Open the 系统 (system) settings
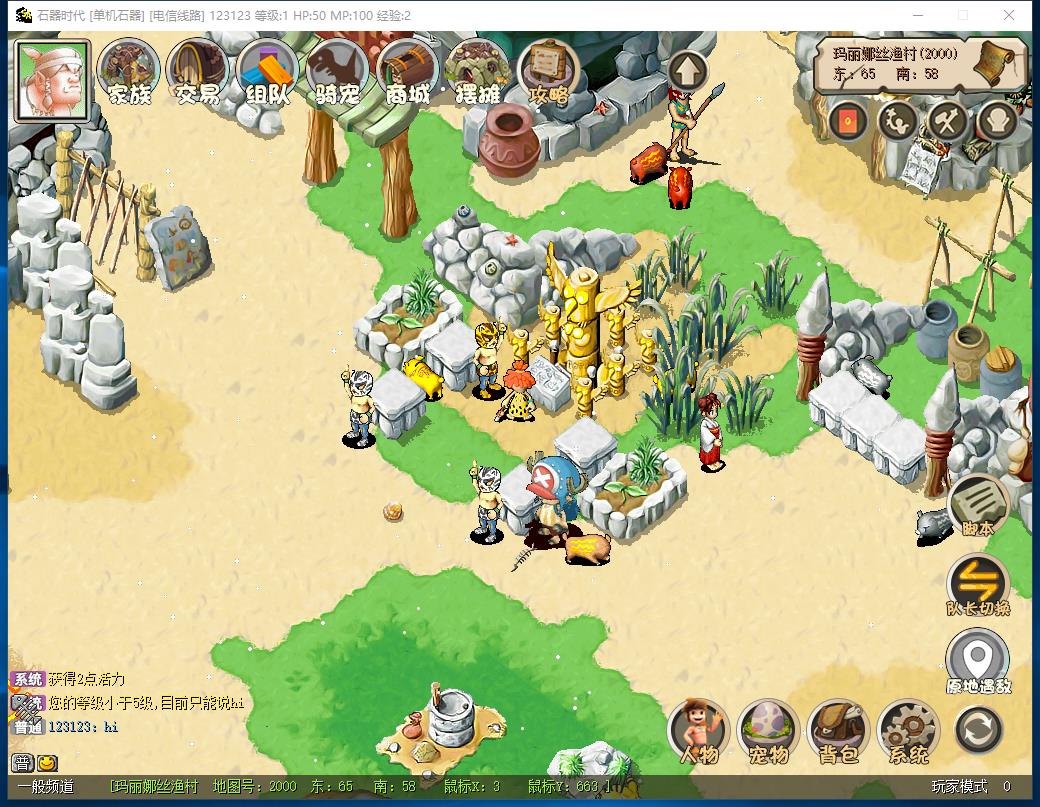The image size is (1040, 807). click(908, 731)
